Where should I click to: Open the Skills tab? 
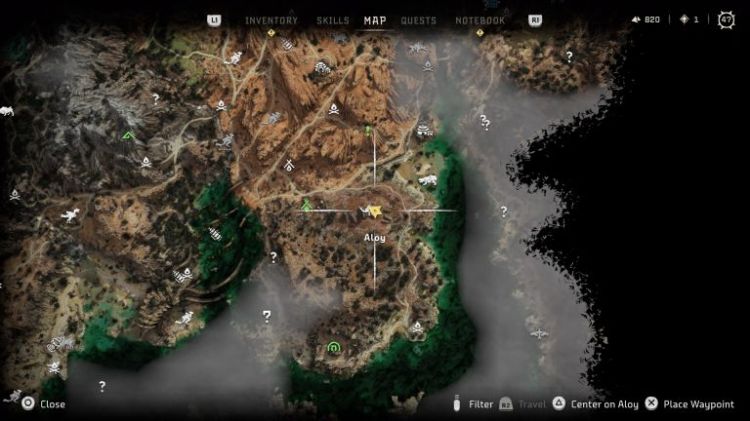coord(332,20)
